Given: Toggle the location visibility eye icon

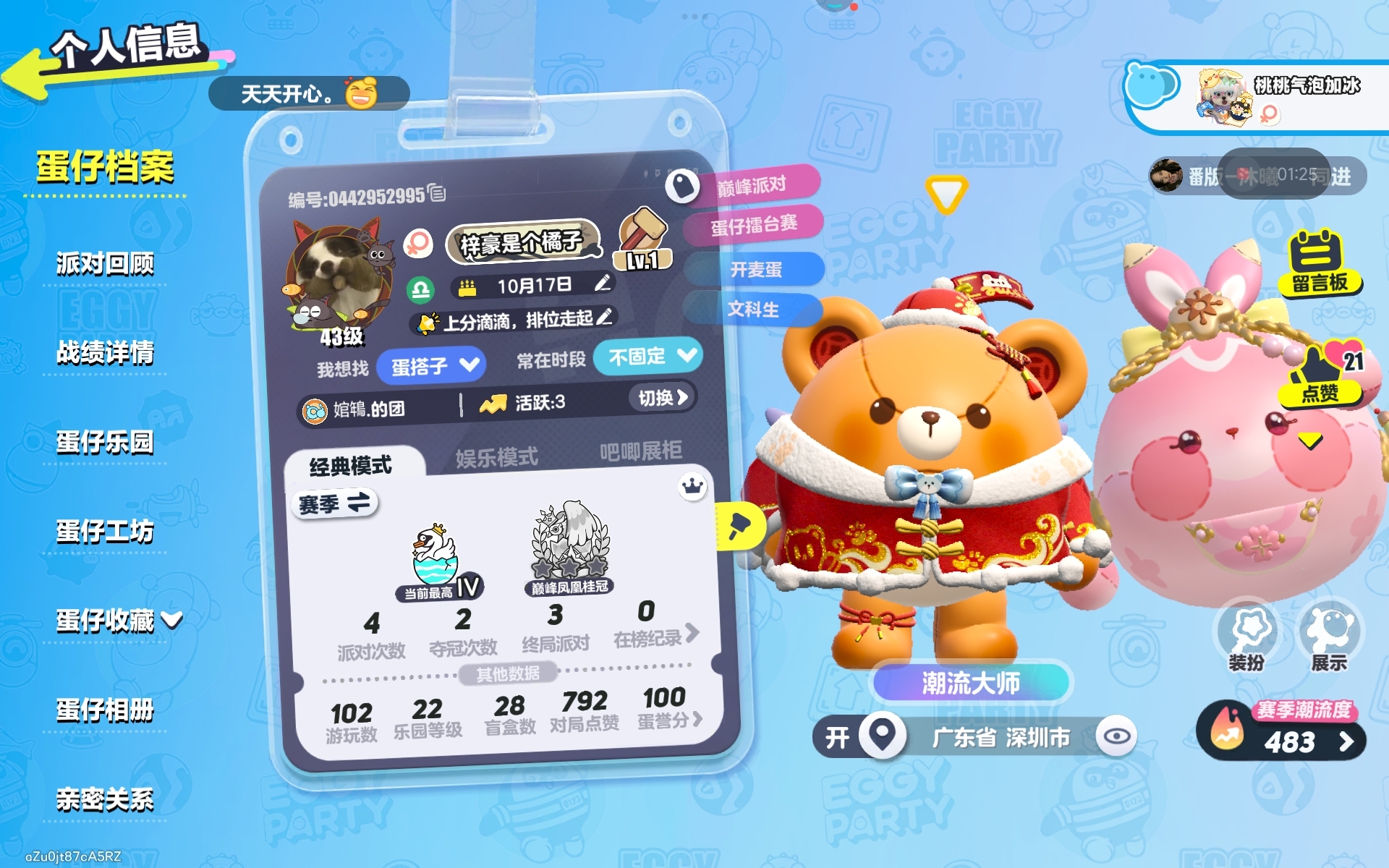Looking at the screenshot, I should (x=1116, y=736).
